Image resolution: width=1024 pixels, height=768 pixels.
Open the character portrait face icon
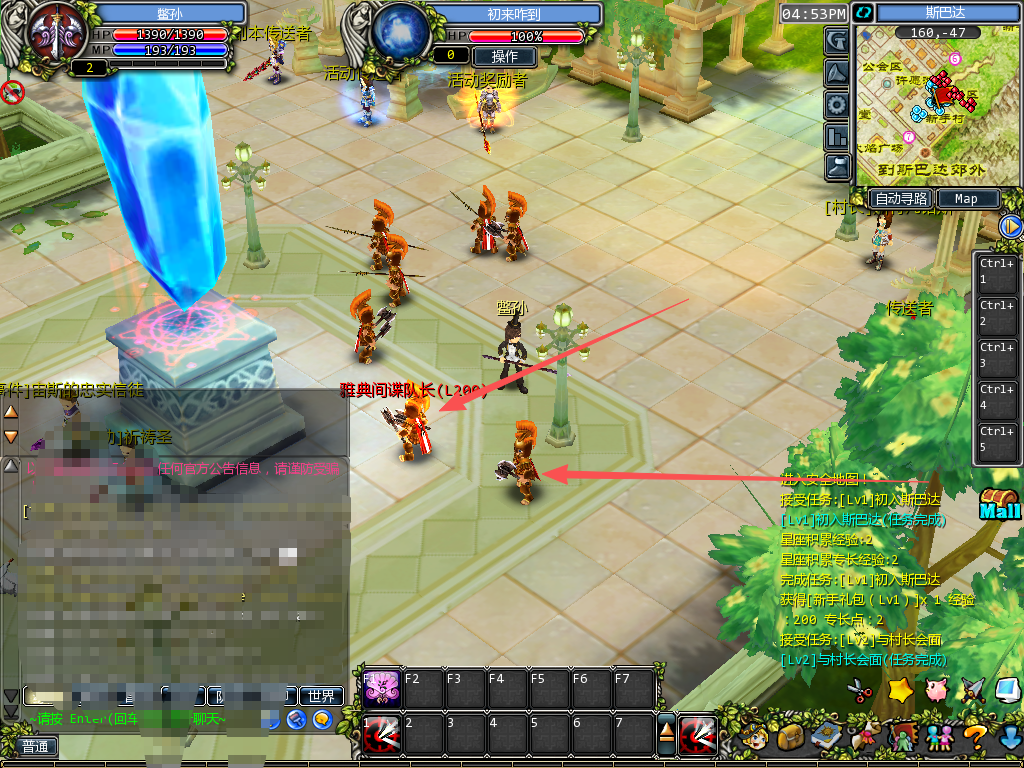click(x=757, y=738)
